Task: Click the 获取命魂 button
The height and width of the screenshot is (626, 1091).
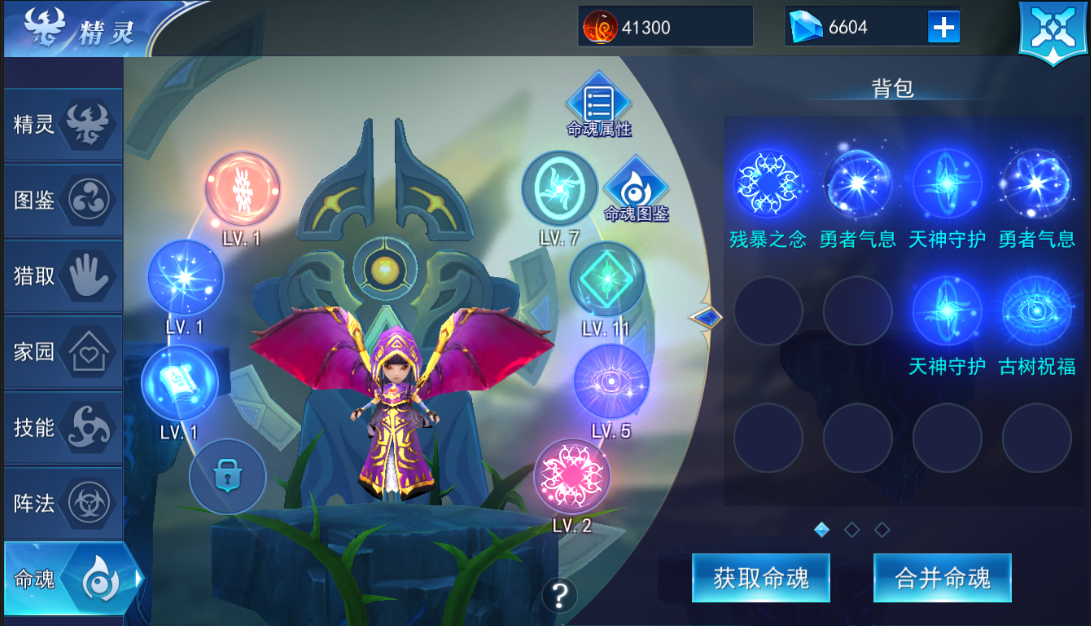Action: [760, 578]
